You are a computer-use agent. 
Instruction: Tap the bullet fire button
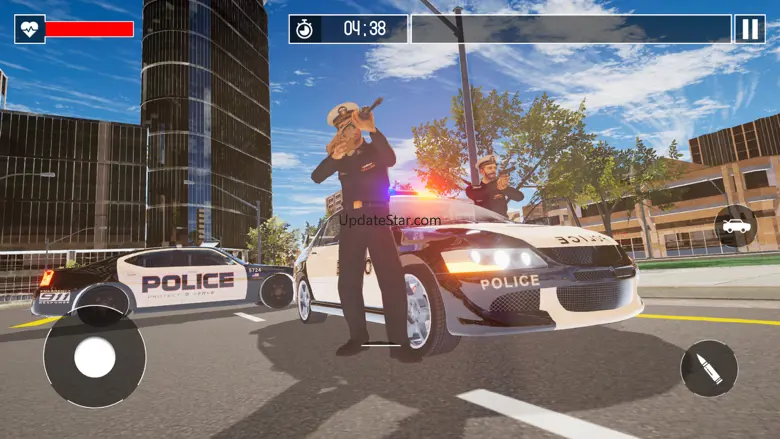click(x=709, y=368)
